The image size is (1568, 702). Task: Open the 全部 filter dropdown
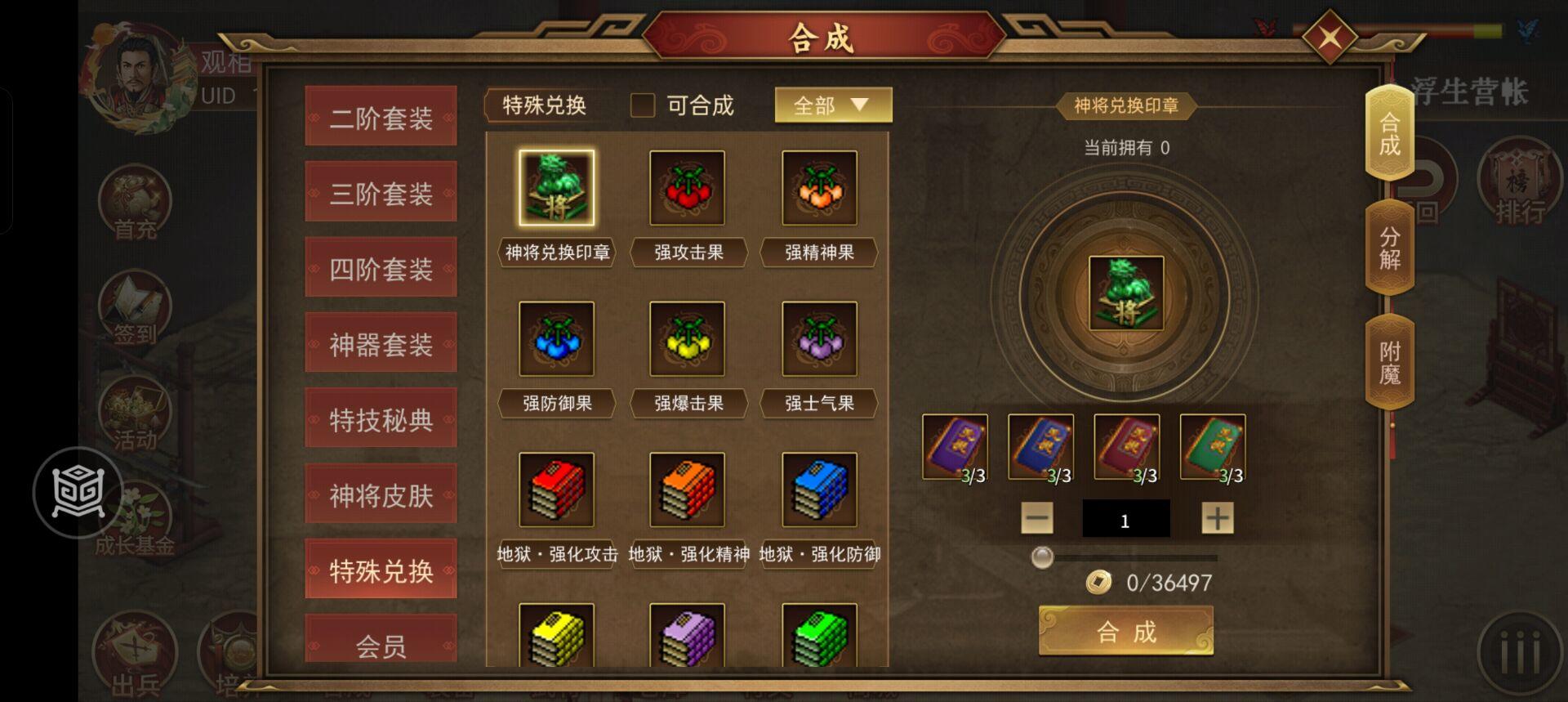tap(831, 105)
